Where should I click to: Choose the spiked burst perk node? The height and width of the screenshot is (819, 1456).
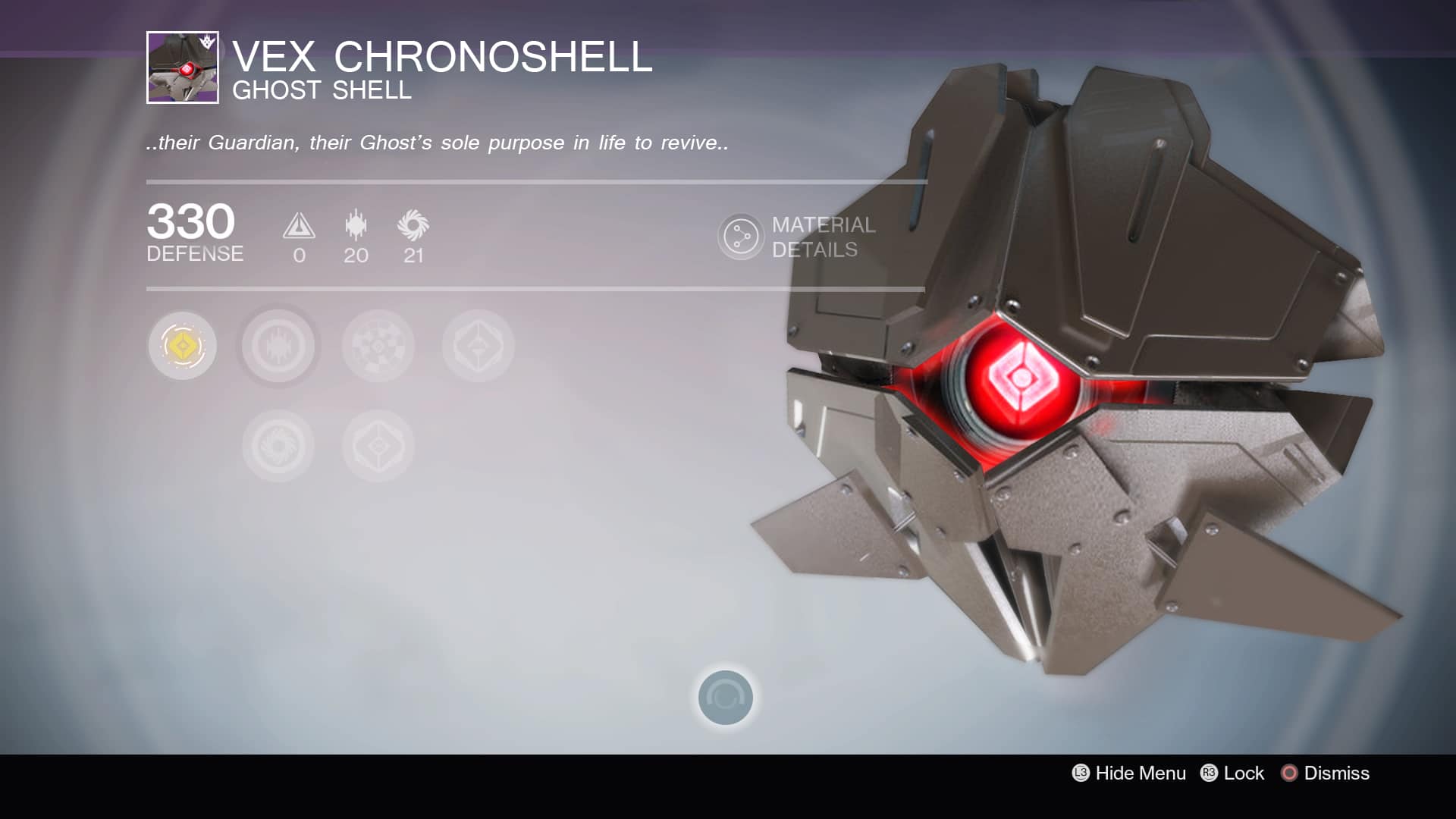pyautogui.click(x=278, y=347)
